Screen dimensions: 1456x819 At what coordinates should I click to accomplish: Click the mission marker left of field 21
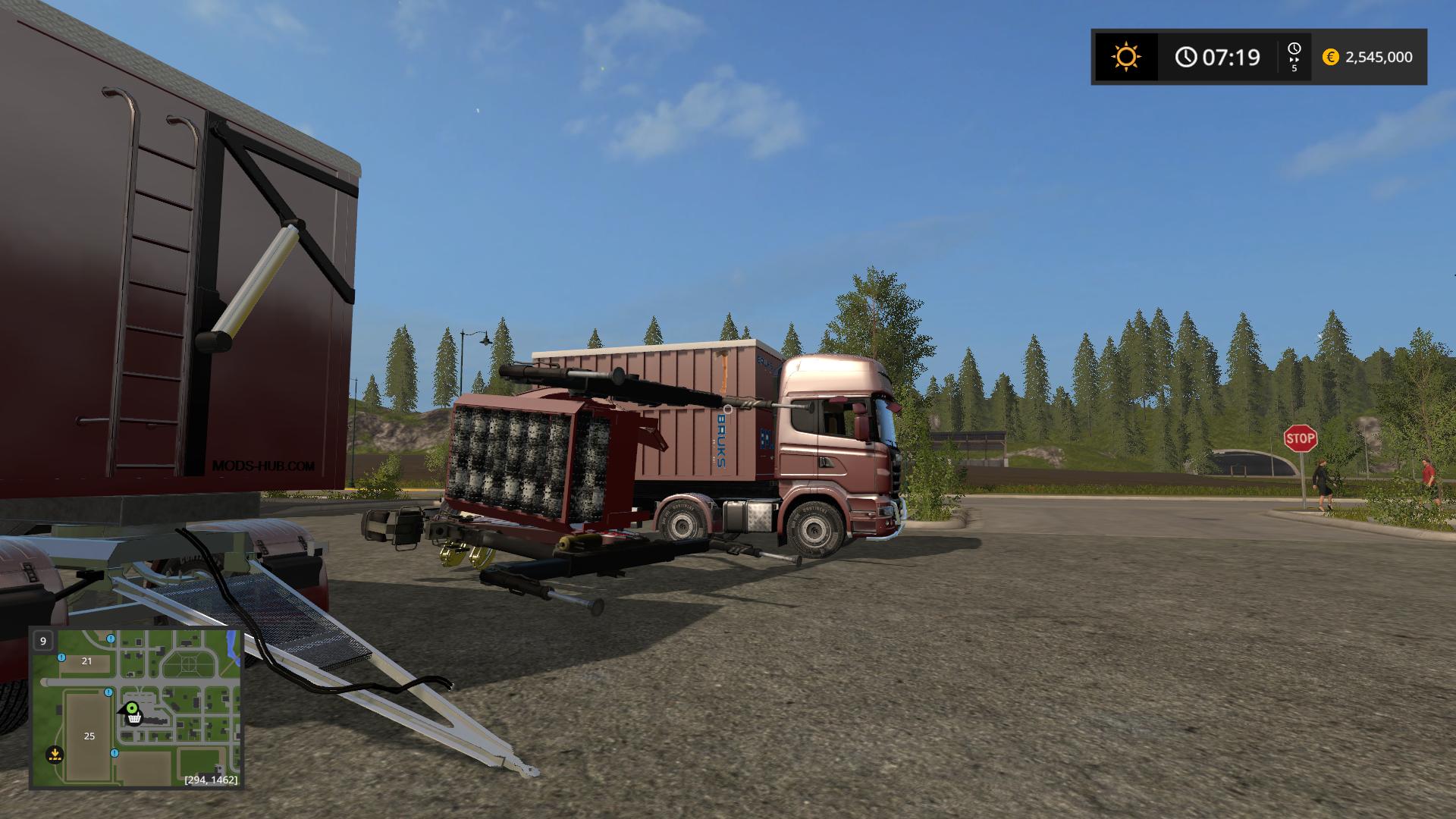click(61, 657)
